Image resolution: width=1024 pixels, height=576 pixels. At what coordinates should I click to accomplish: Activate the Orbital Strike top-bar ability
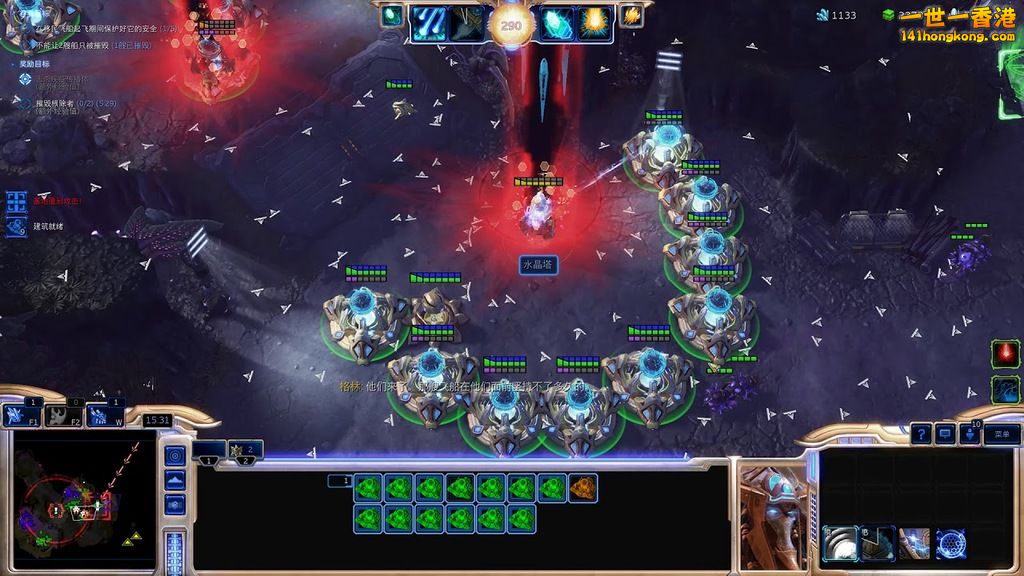point(428,22)
